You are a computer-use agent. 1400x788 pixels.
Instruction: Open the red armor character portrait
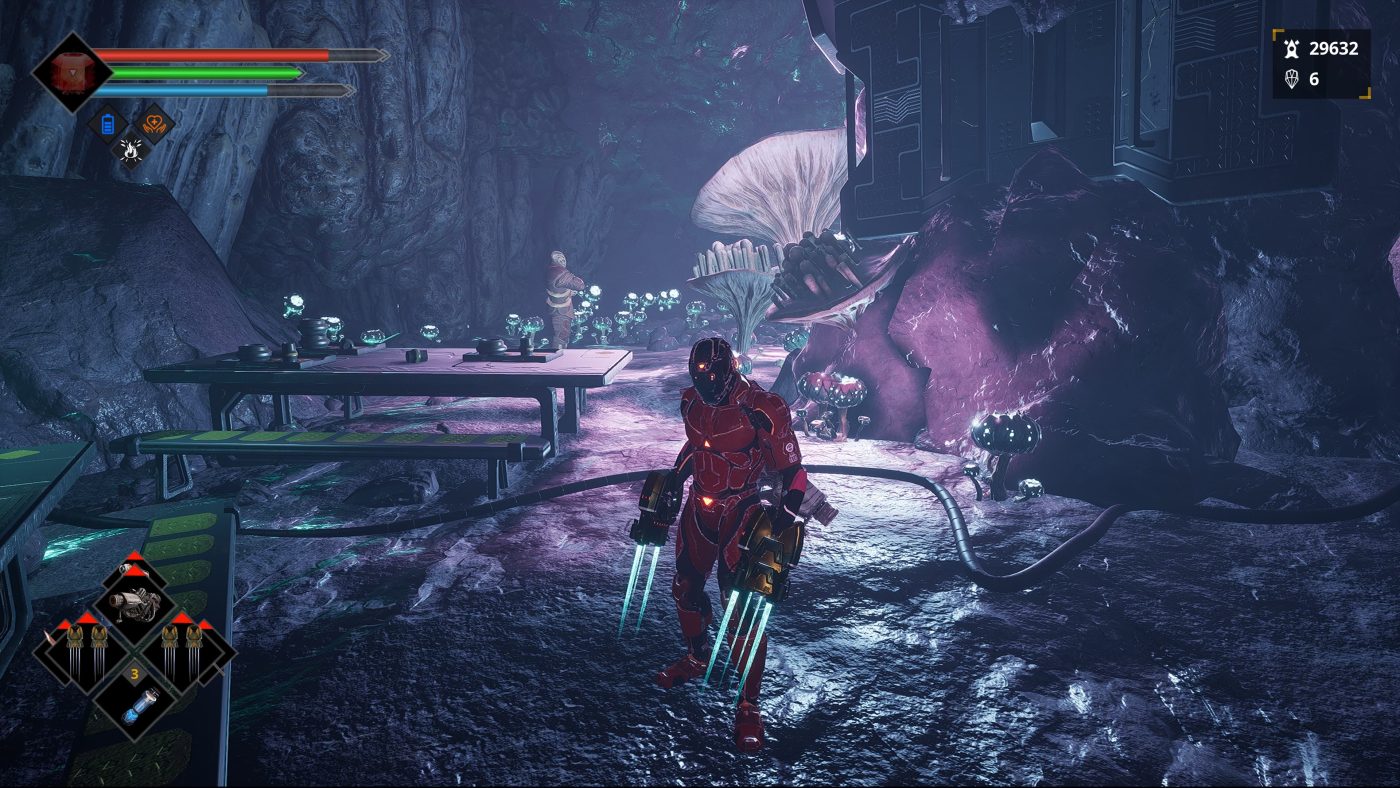pos(70,72)
